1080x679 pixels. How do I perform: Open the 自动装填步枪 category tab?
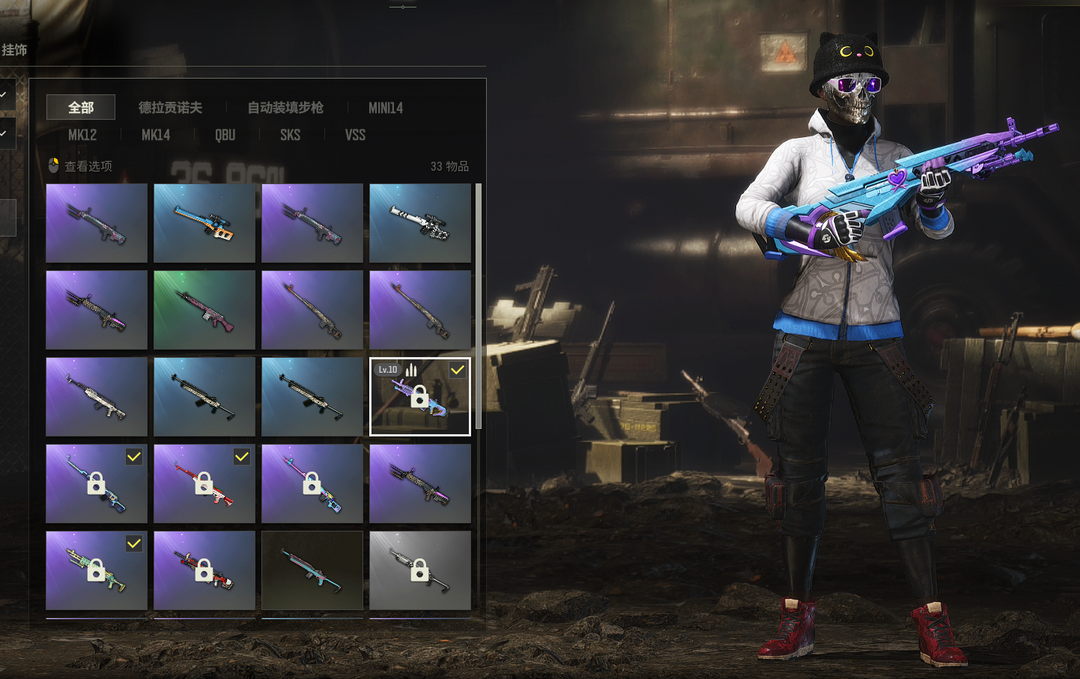[x=285, y=107]
